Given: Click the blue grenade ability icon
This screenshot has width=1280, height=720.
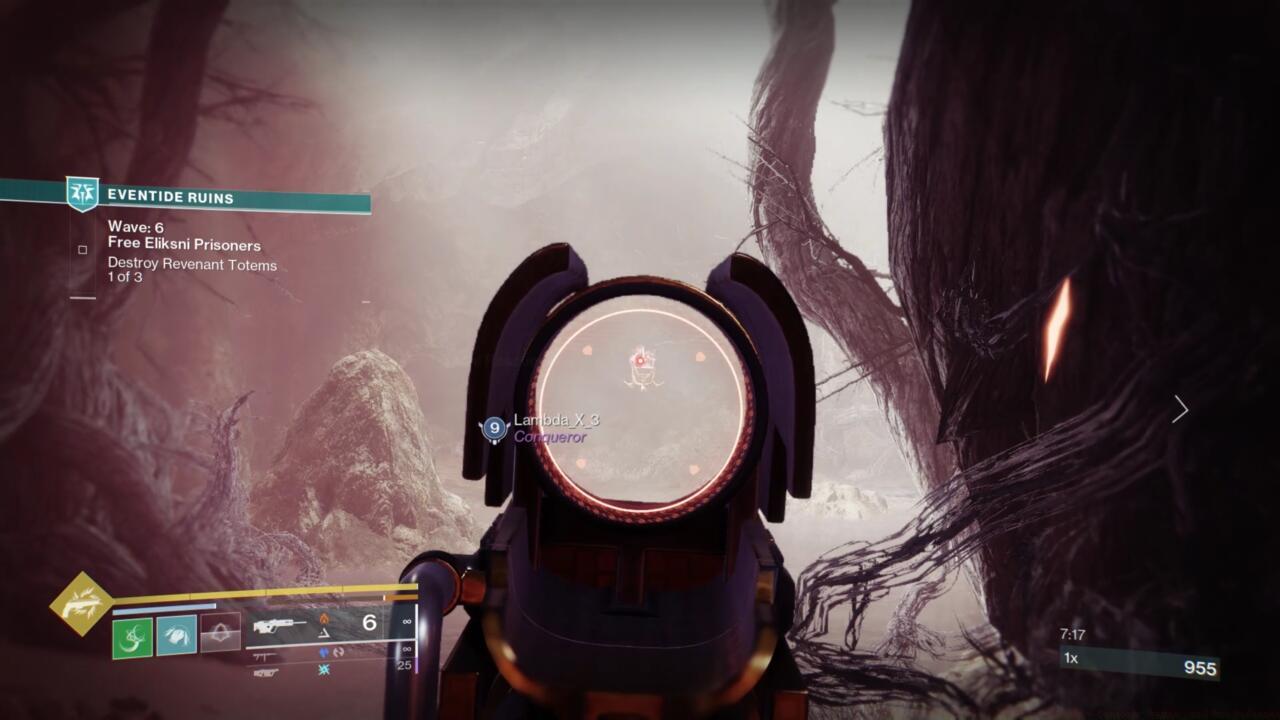Looking at the screenshot, I should 176,637.
